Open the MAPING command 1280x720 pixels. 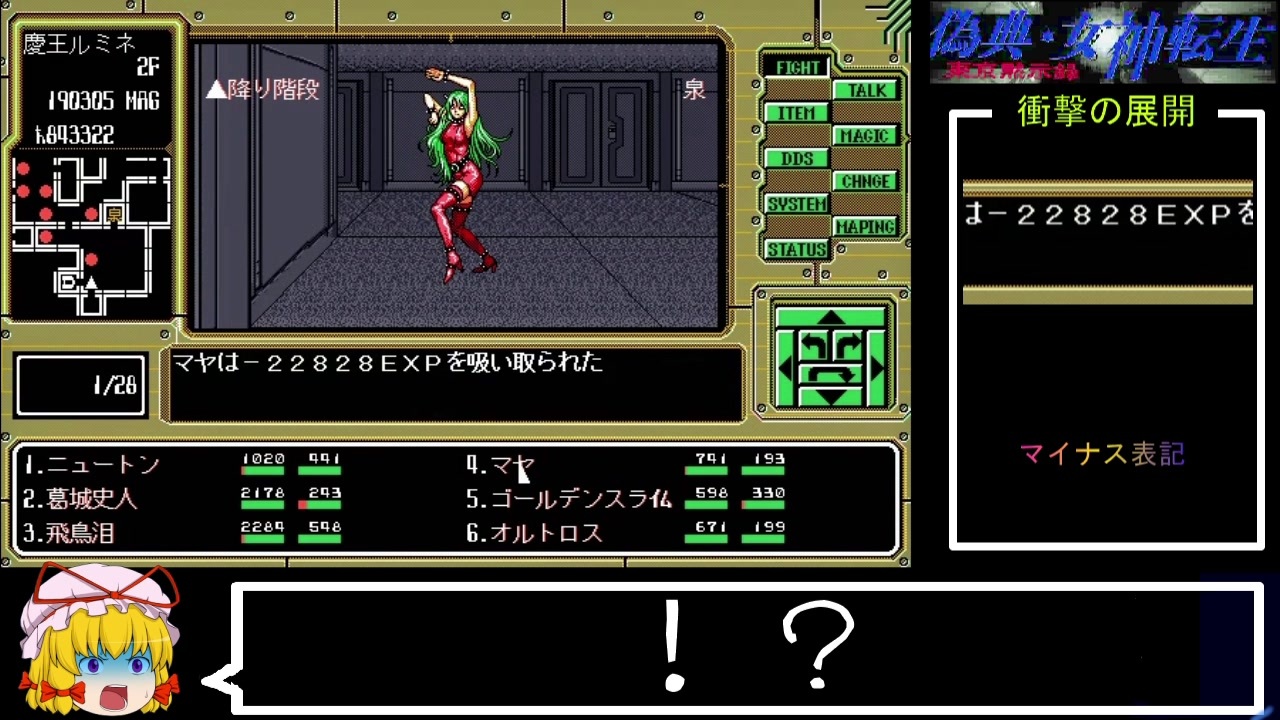tap(866, 227)
